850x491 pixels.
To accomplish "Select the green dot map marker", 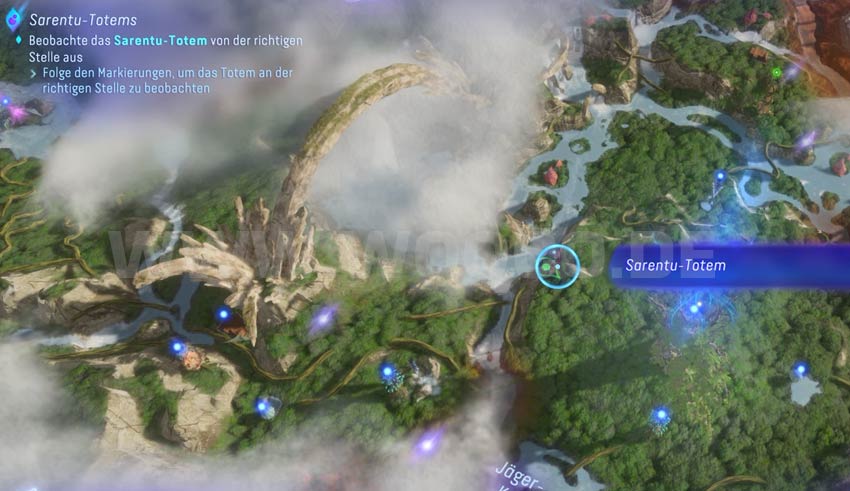I will pos(777,72).
